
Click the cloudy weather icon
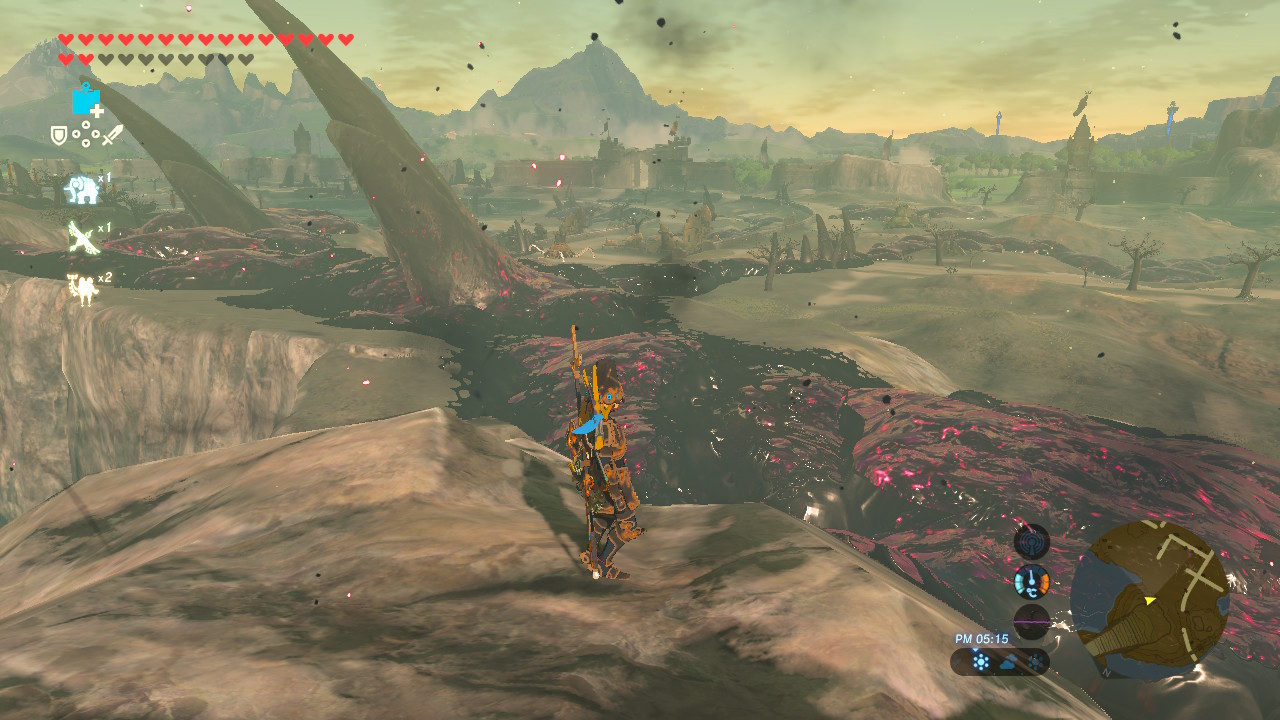[1009, 662]
